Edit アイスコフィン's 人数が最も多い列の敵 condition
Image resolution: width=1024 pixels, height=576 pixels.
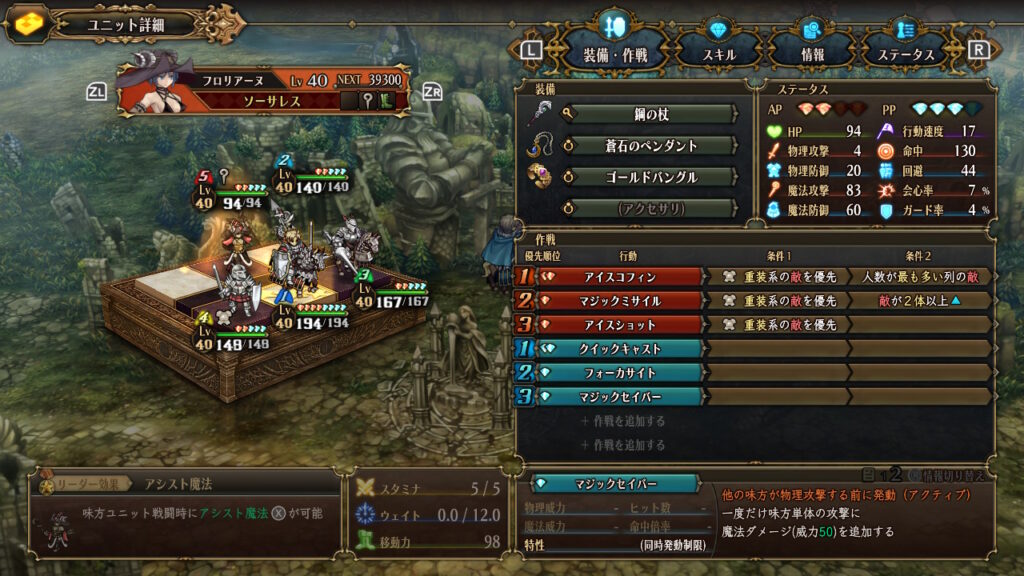(x=920, y=276)
